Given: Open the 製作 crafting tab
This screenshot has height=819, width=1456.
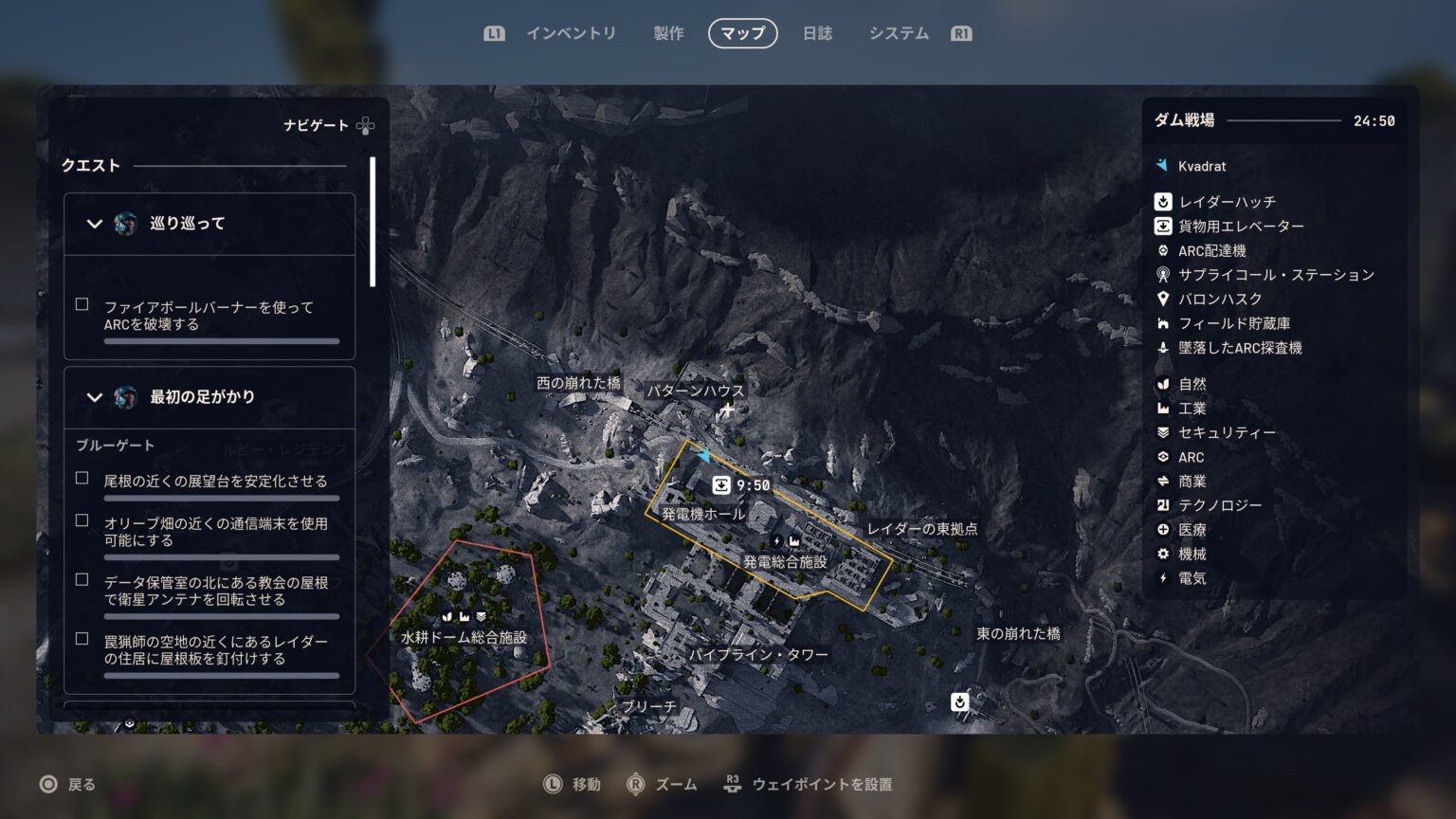Looking at the screenshot, I should click(668, 33).
